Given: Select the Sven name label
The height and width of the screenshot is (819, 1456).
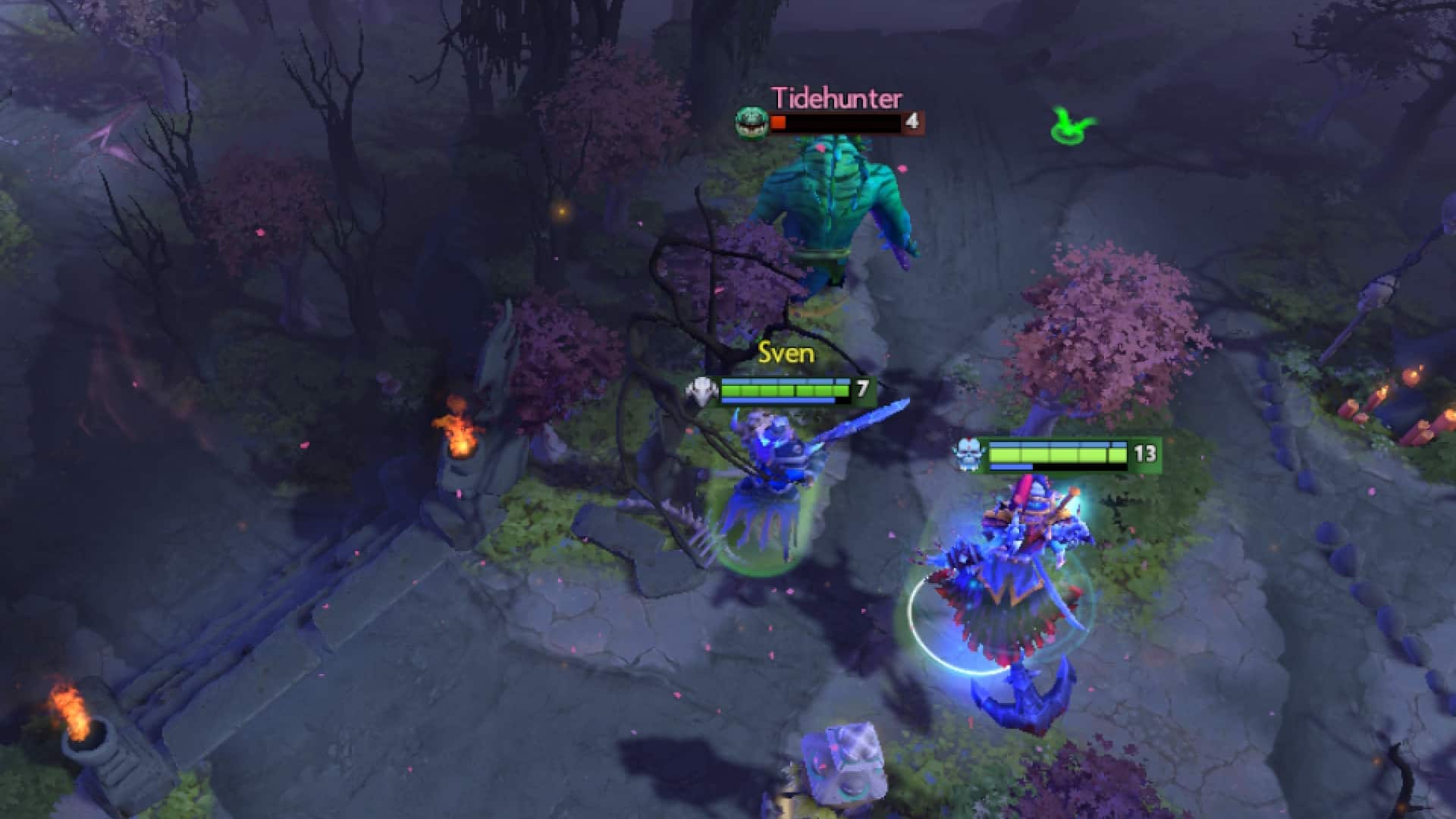Looking at the screenshot, I should point(786,353).
